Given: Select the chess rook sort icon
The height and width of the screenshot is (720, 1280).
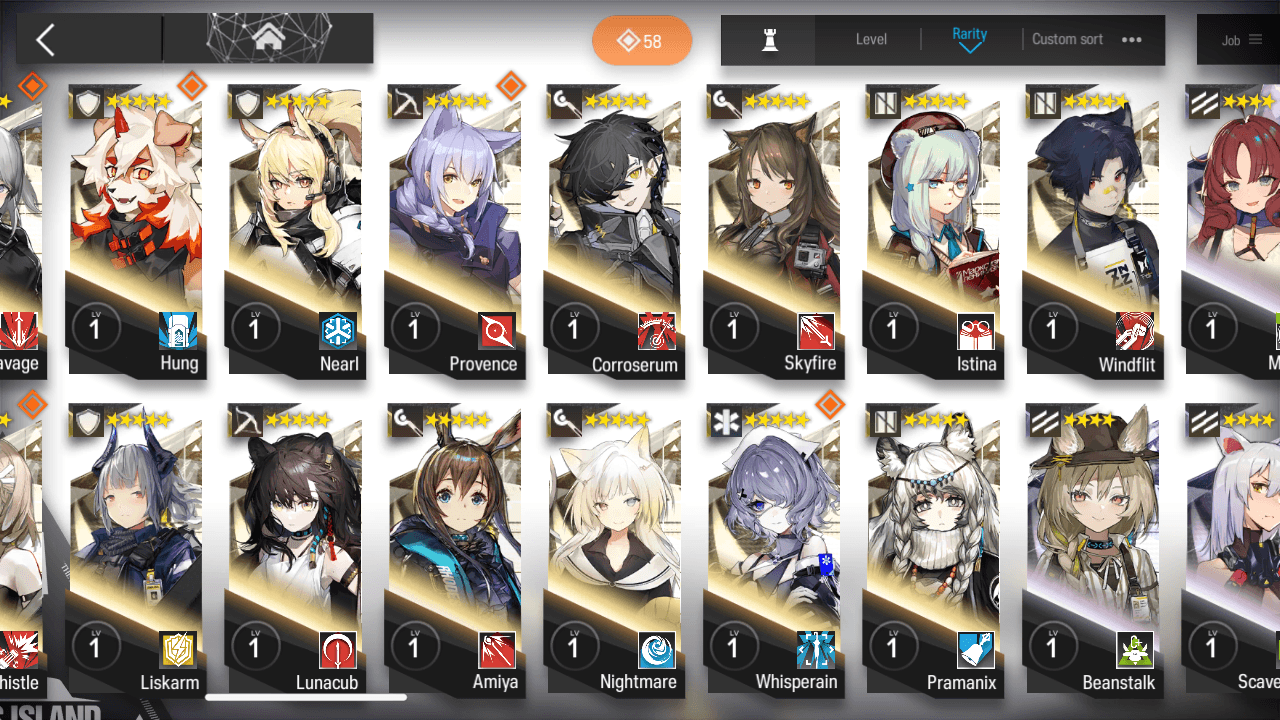Looking at the screenshot, I should 769,40.
